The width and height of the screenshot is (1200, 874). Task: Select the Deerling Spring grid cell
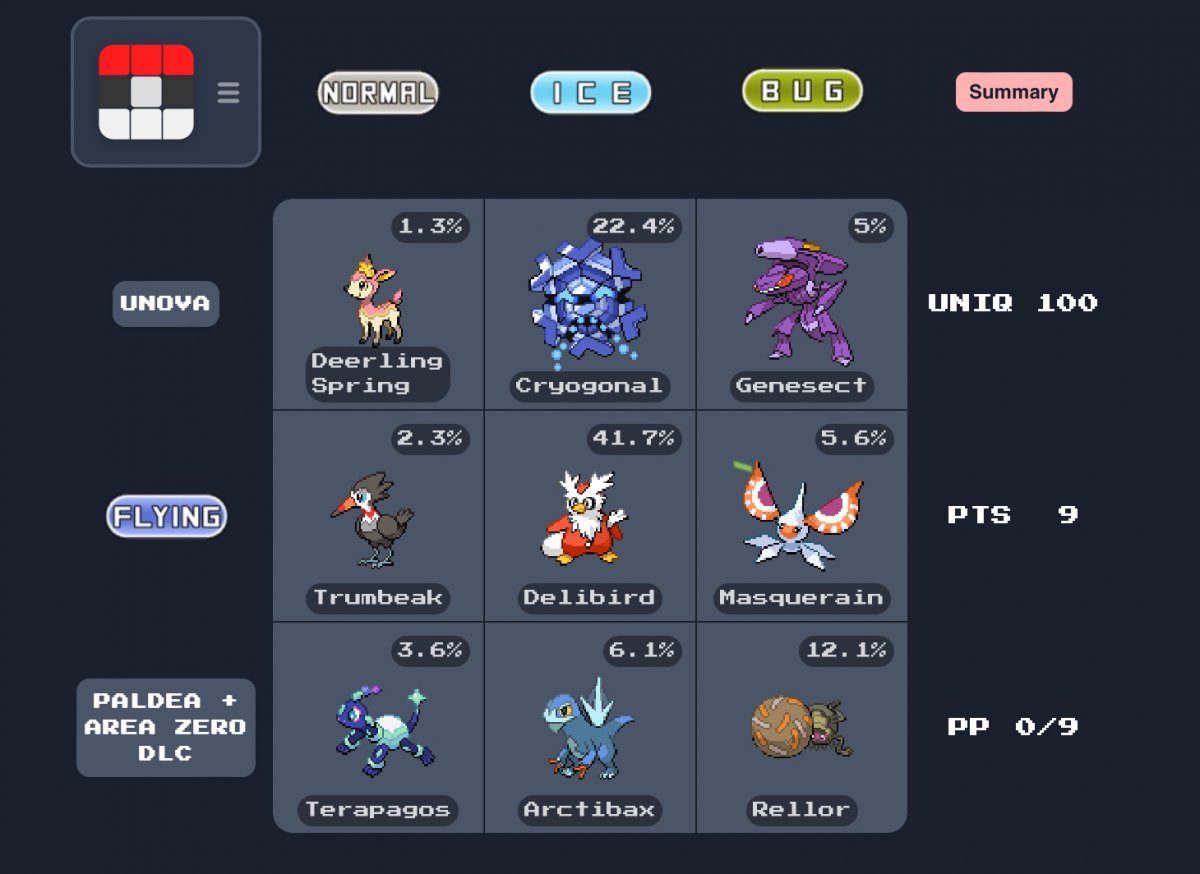pyautogui.click(x=378, y=304)
